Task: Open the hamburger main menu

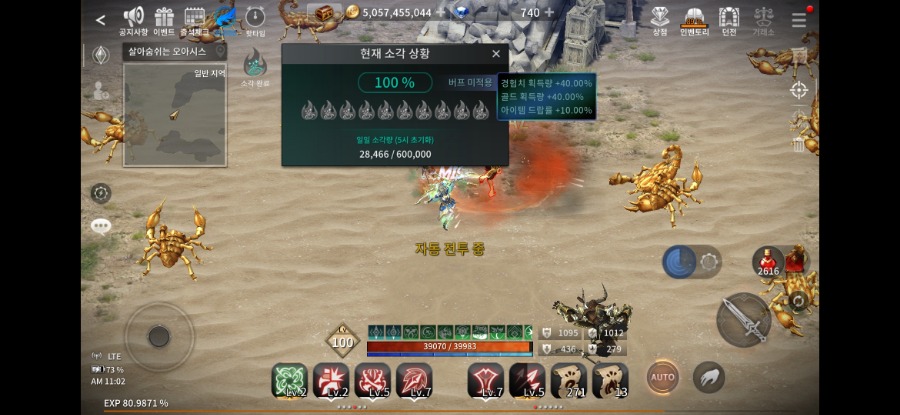Action: [x=799, y=20]
